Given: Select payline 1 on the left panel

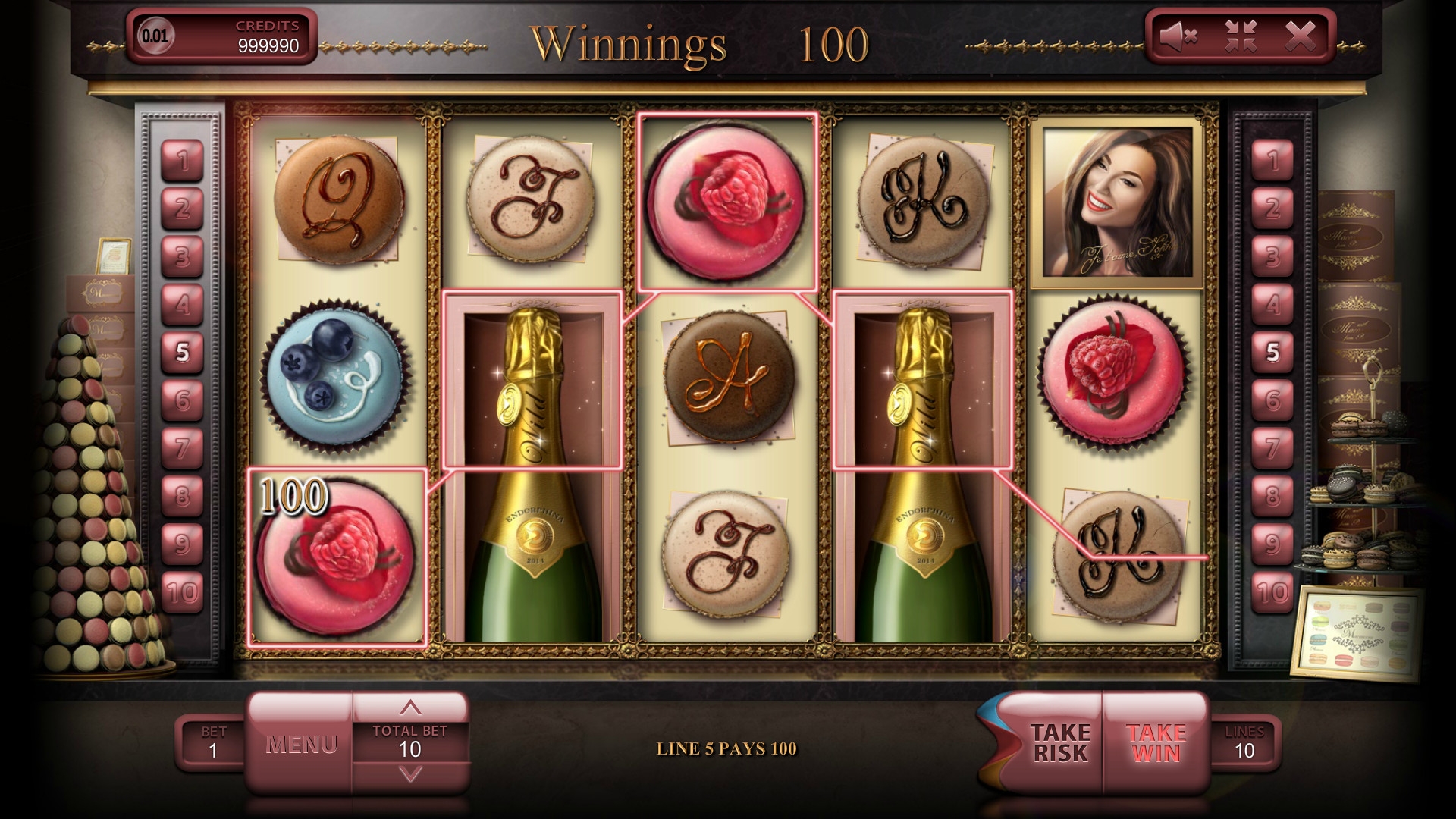Looking at the screenshot, I should coord(182,161).
